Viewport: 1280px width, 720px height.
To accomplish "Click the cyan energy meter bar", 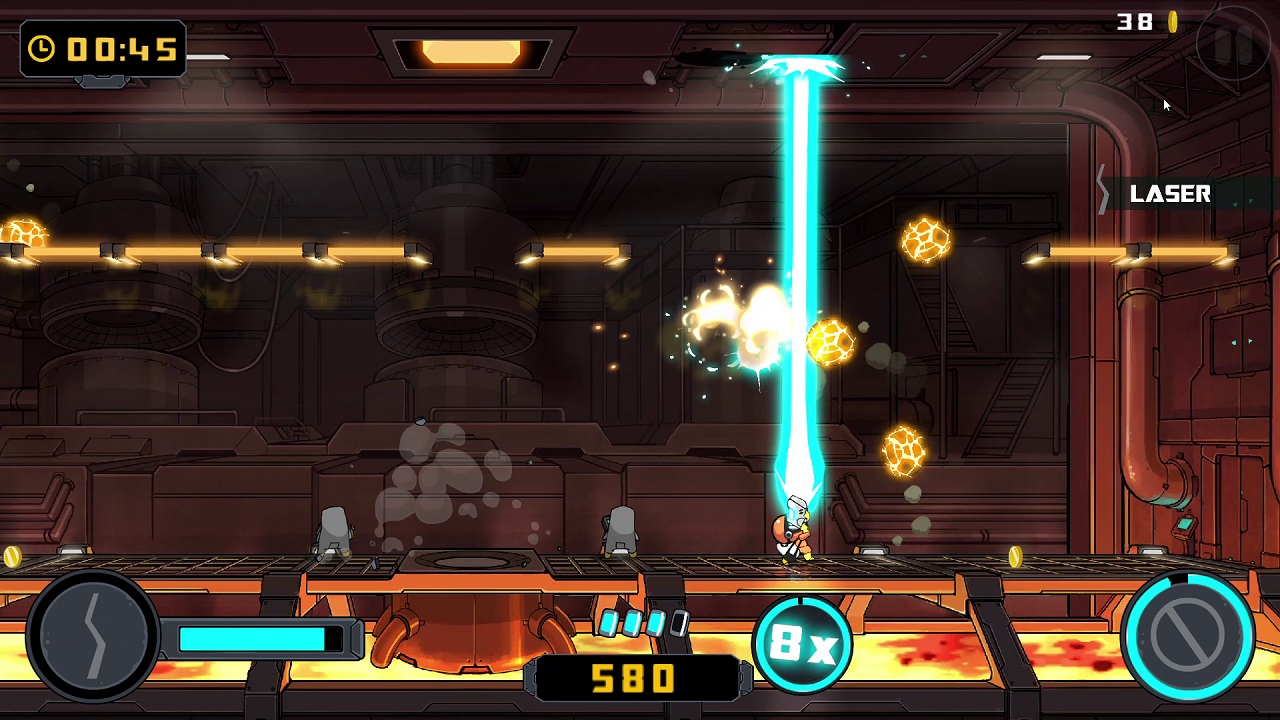I will [255, 637].
